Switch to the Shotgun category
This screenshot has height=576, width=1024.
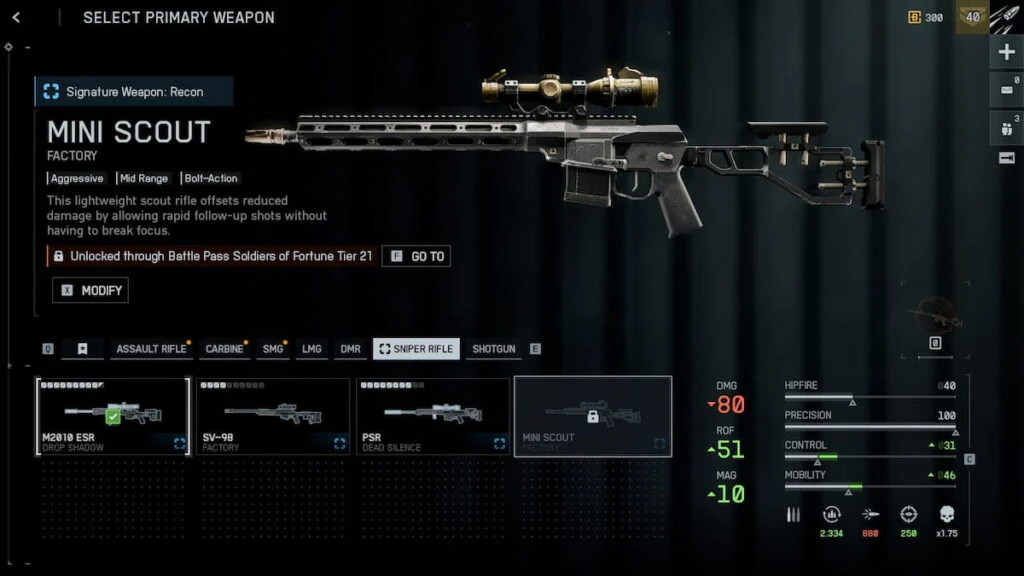click(493, 349)
